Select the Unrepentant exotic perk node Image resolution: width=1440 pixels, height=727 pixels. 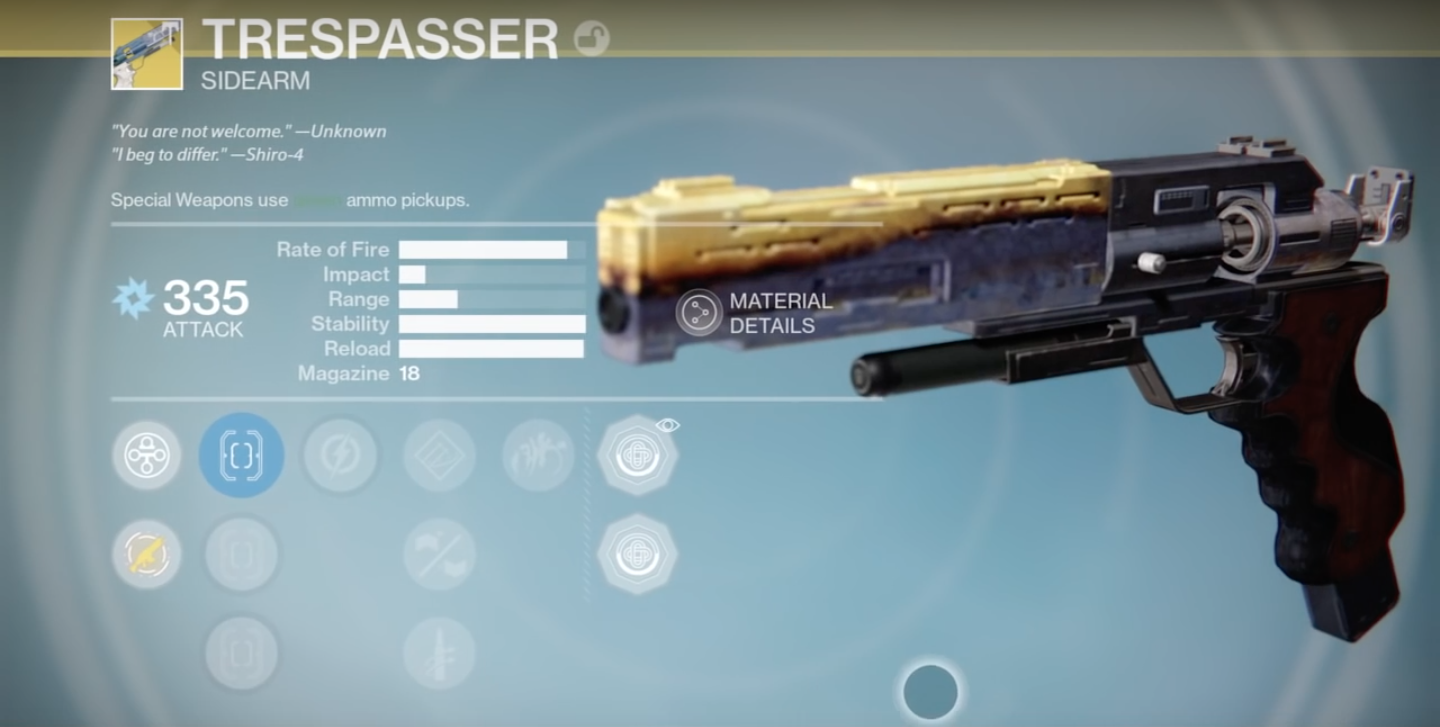click(x=146, y=454)
